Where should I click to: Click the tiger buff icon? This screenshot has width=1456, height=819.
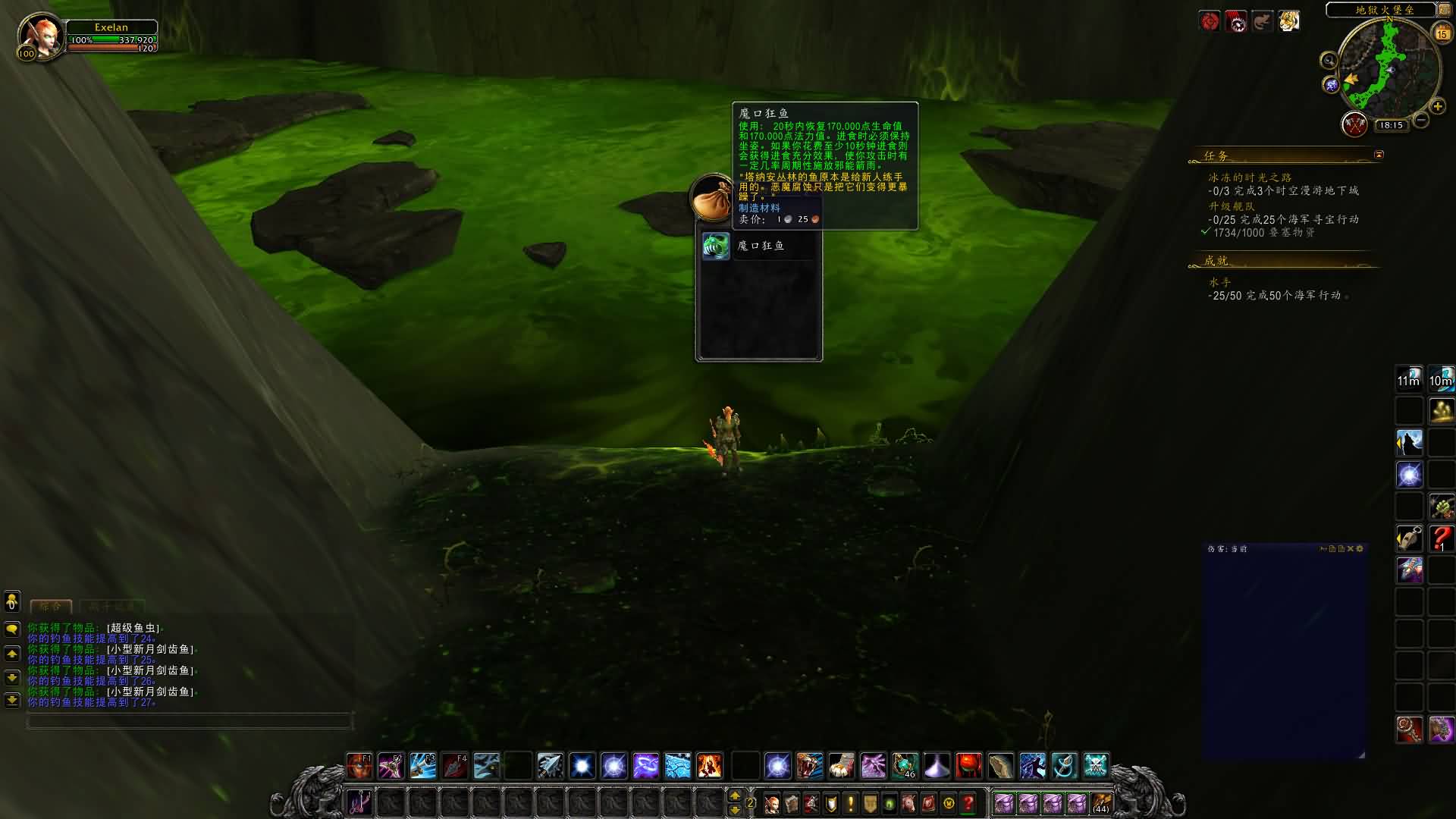(1289, 21)
